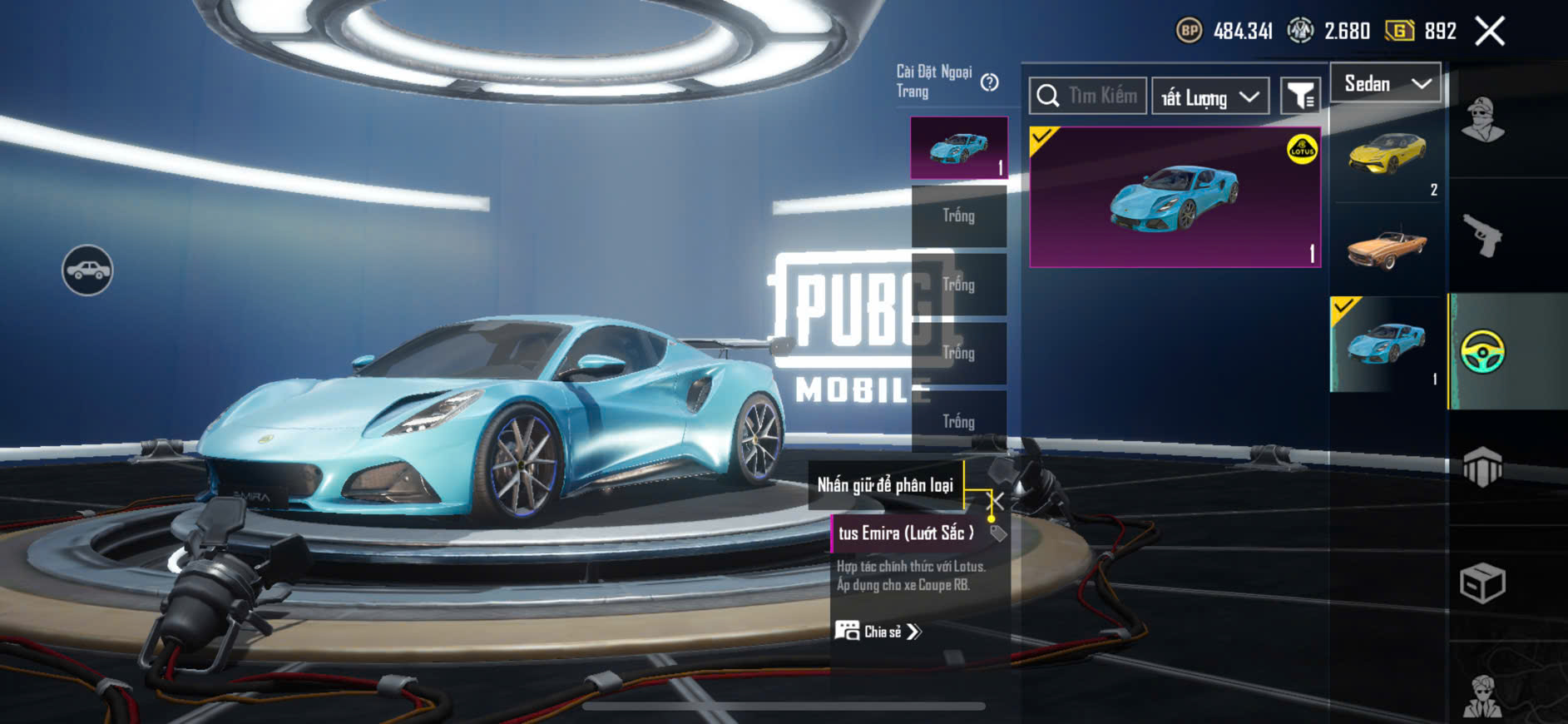Image resolution: width=1568 pixels, height=724 pixels.
Task: Dismiss the hold-to-sort tooltip
Action: [997, 500]
